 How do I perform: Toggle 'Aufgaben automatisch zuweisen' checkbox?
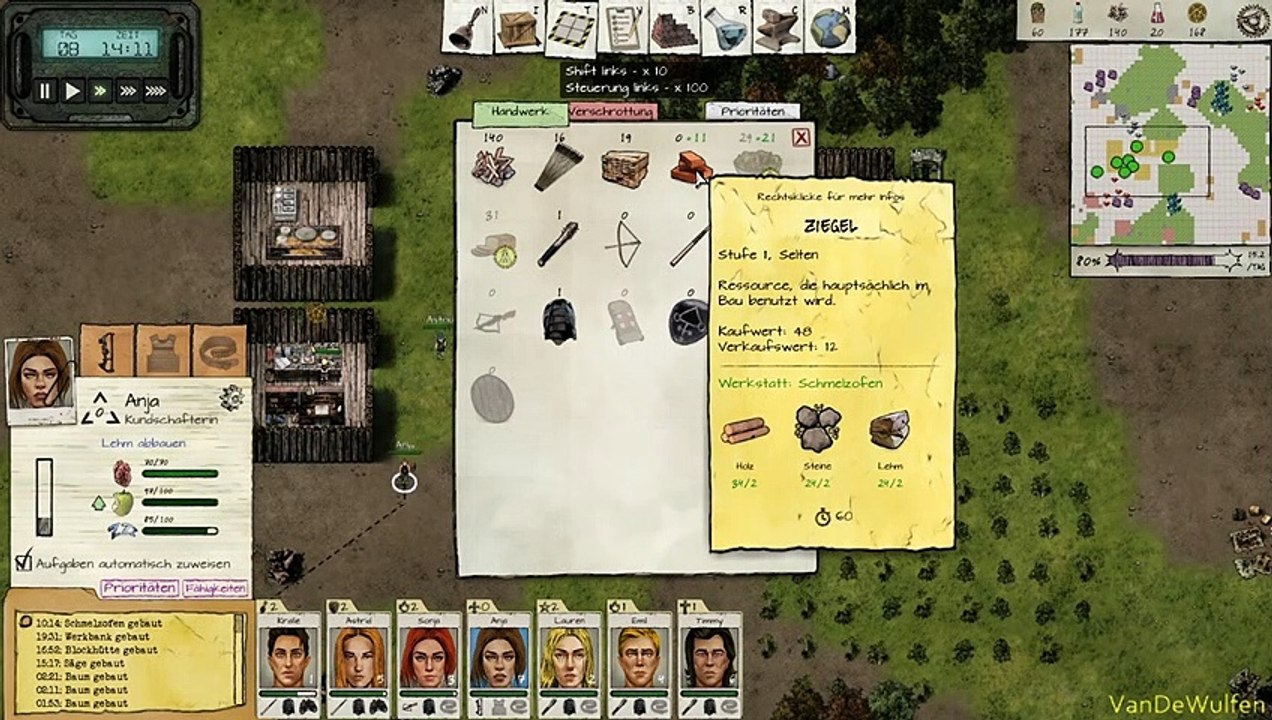(x=25, y=561)
